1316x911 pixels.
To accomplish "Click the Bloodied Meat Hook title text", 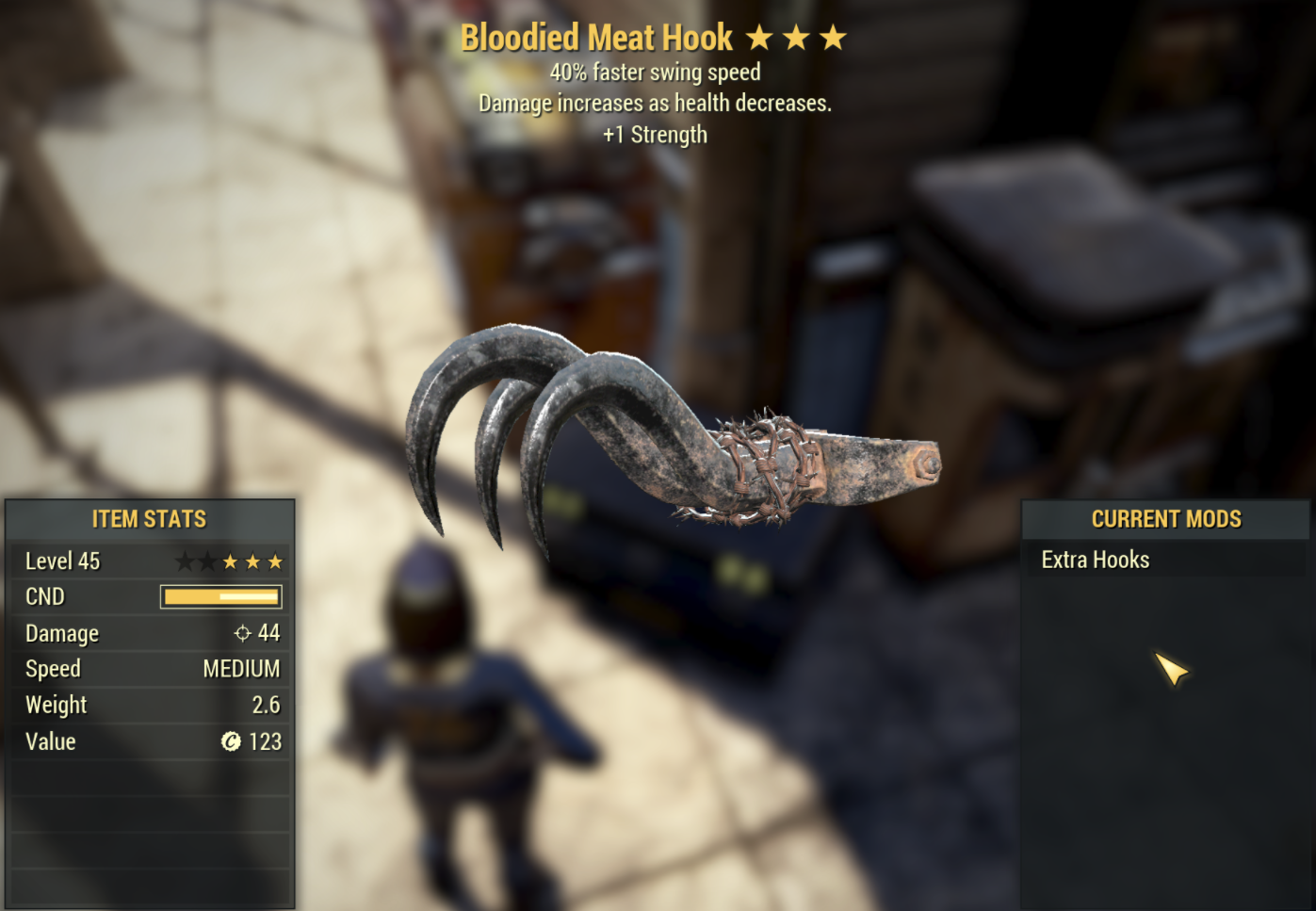I will 598,37.
